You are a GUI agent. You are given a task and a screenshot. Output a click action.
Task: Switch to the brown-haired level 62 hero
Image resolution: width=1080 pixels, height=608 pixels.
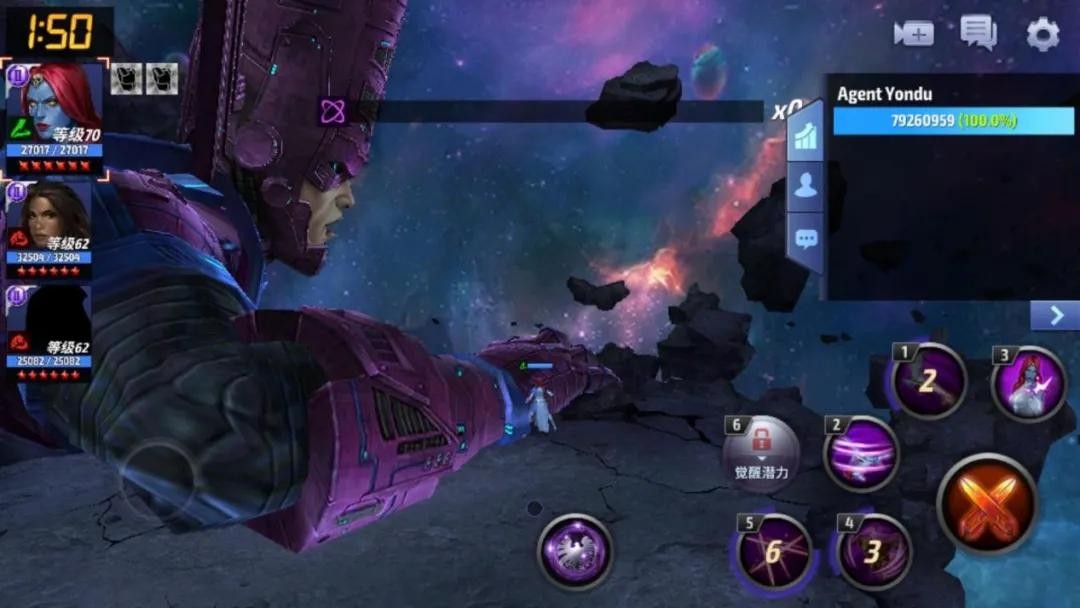[x=50, y=230]
